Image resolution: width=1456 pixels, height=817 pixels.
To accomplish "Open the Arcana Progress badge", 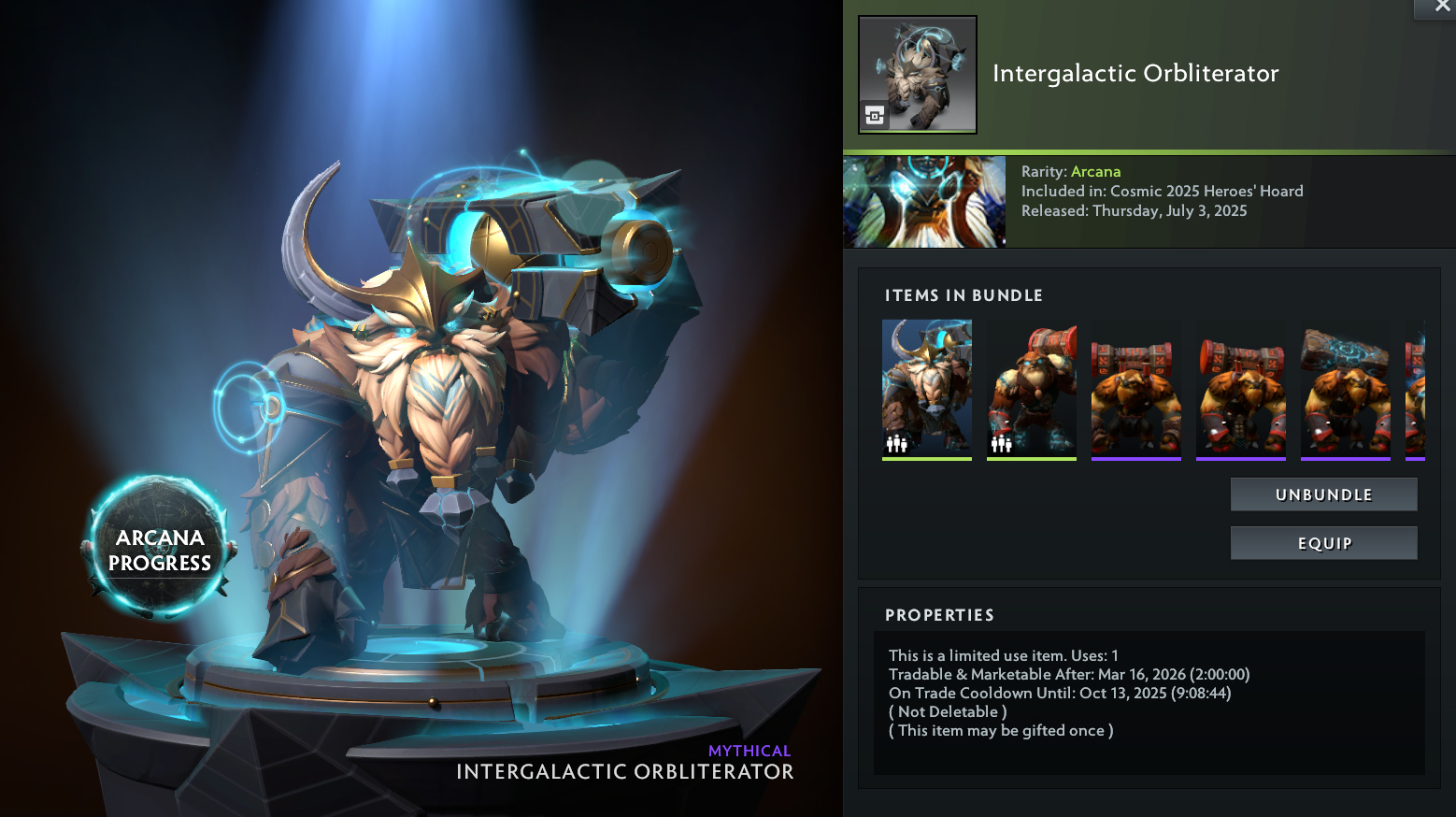I will click(x=160, y=549).
